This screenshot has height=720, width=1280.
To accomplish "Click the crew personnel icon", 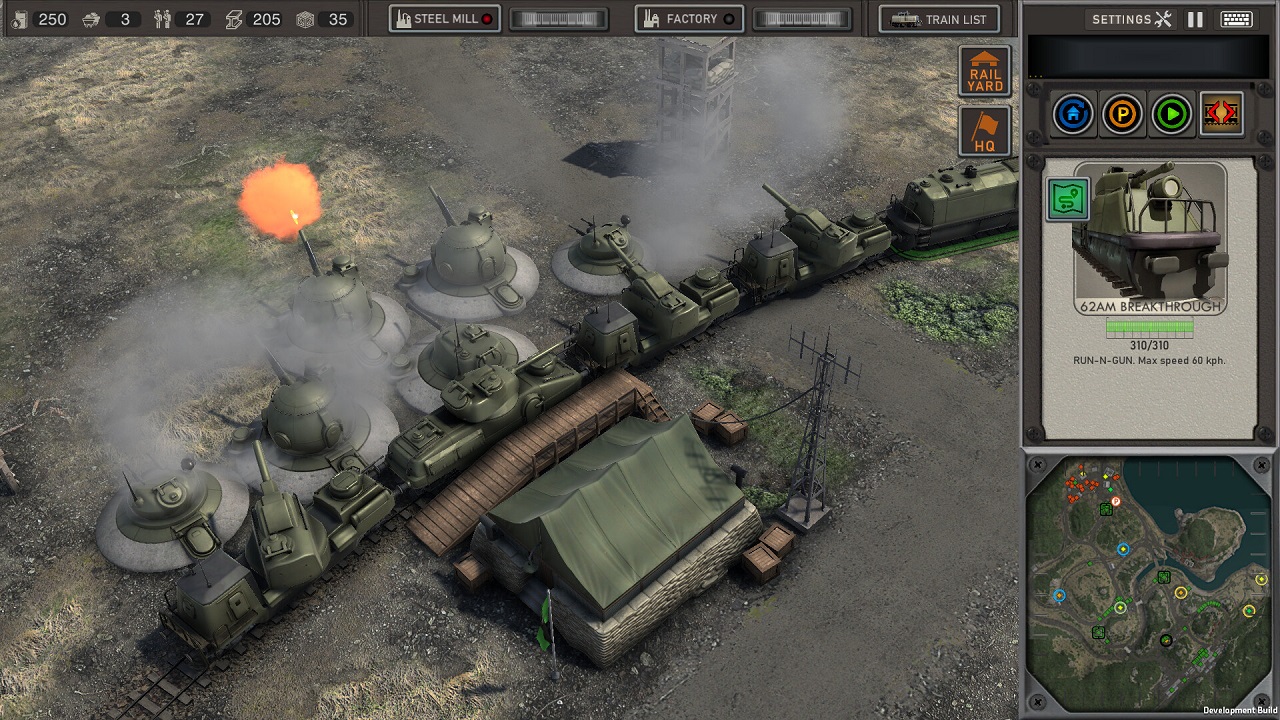I will click(161, 18).
